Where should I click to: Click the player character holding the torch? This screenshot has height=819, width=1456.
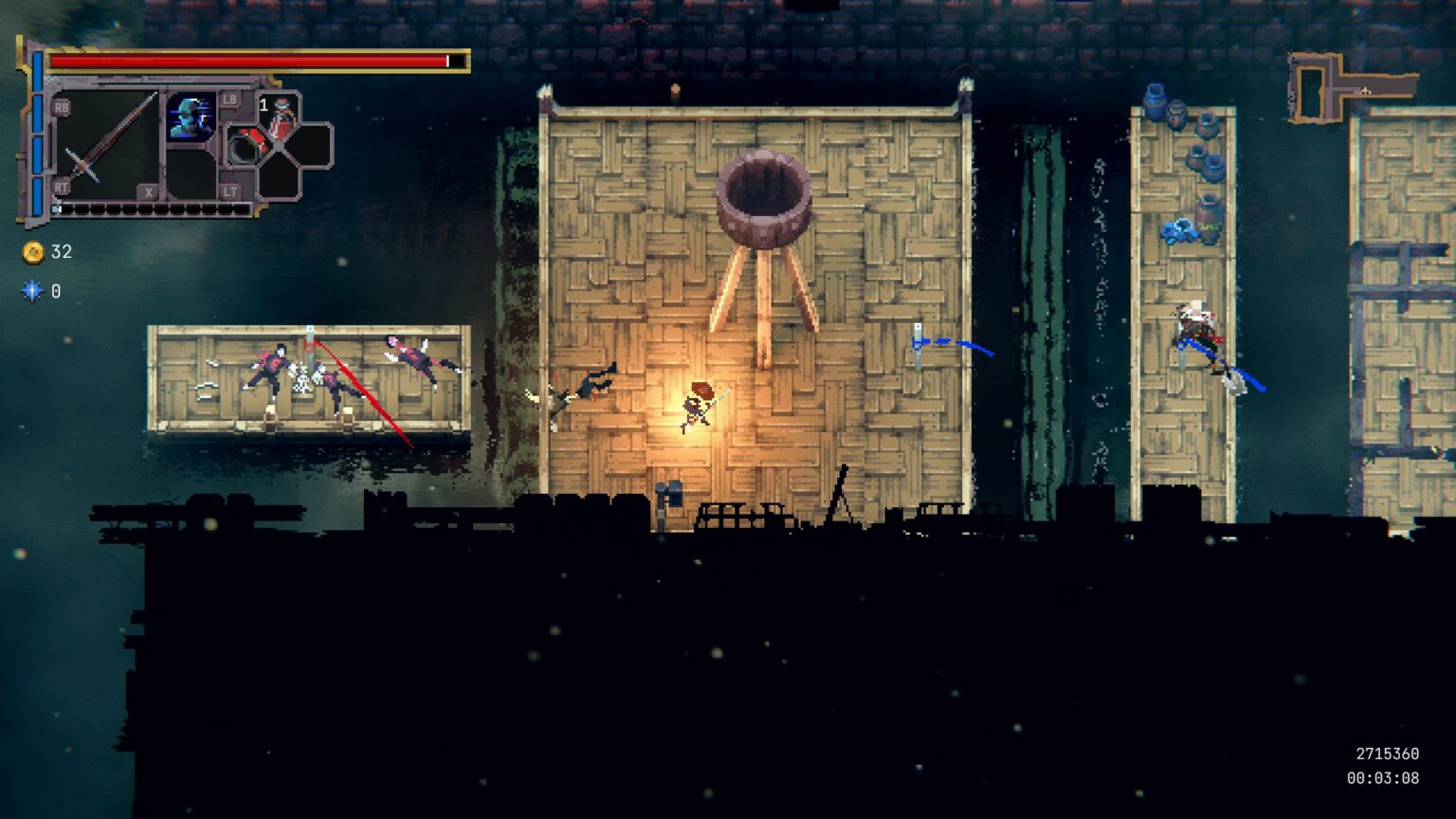point(695,408)
